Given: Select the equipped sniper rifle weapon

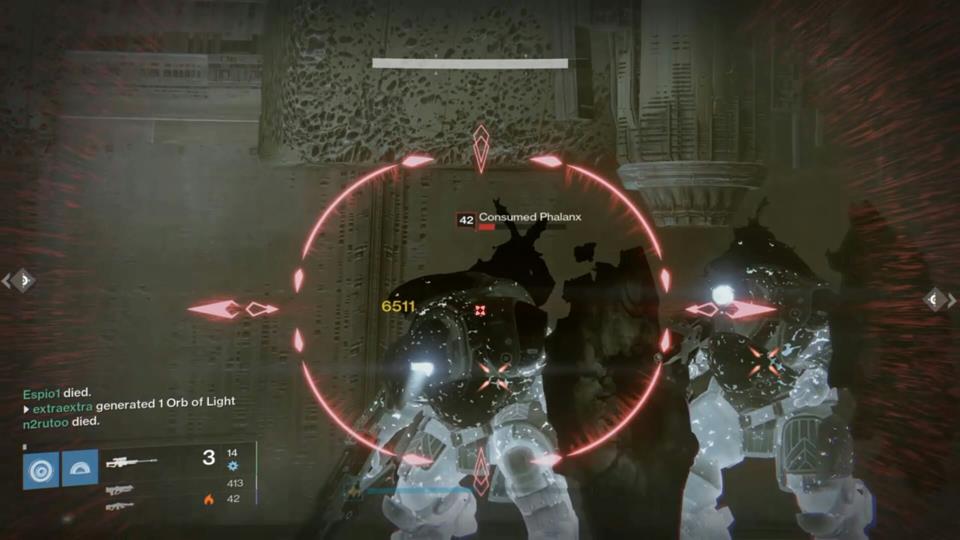Looking at the screenshot, I should [x=131, y=462].
